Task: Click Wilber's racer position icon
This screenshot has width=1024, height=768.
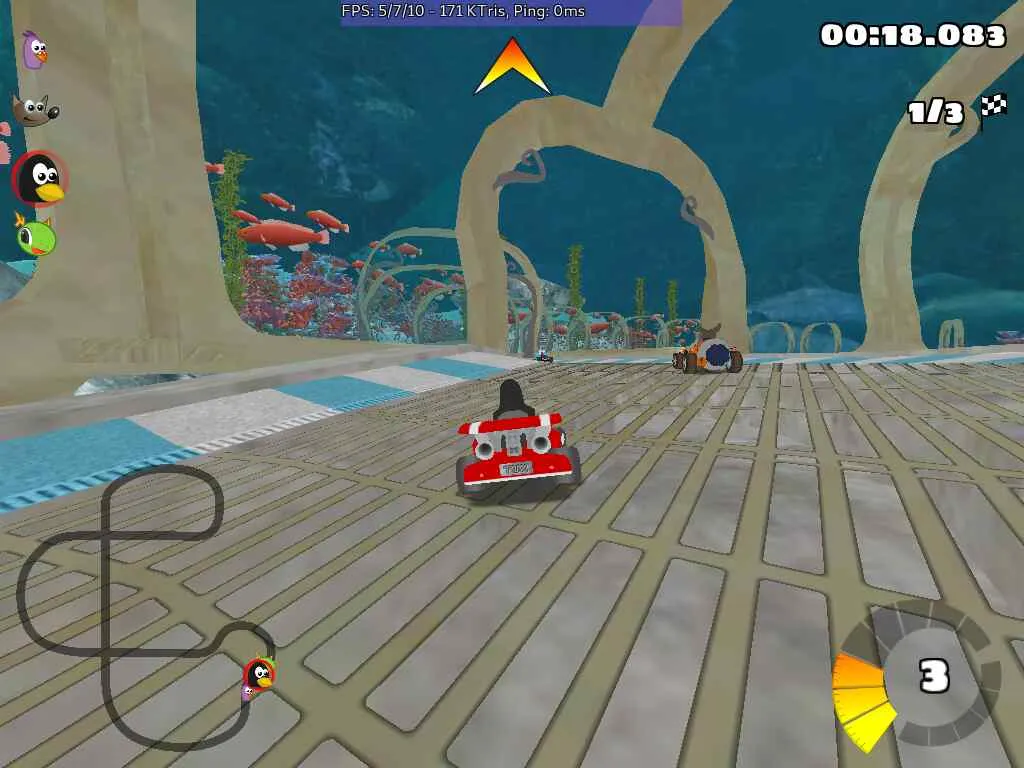Action: click(31, 110)
